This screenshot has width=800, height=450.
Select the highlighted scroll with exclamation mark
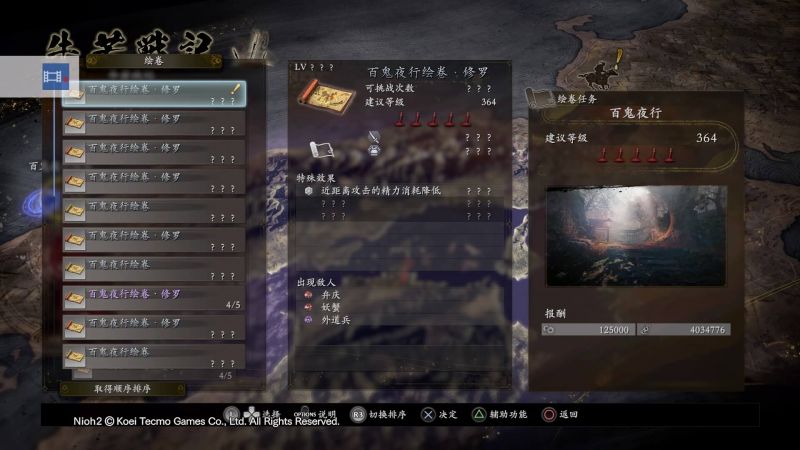click(153, 94)
